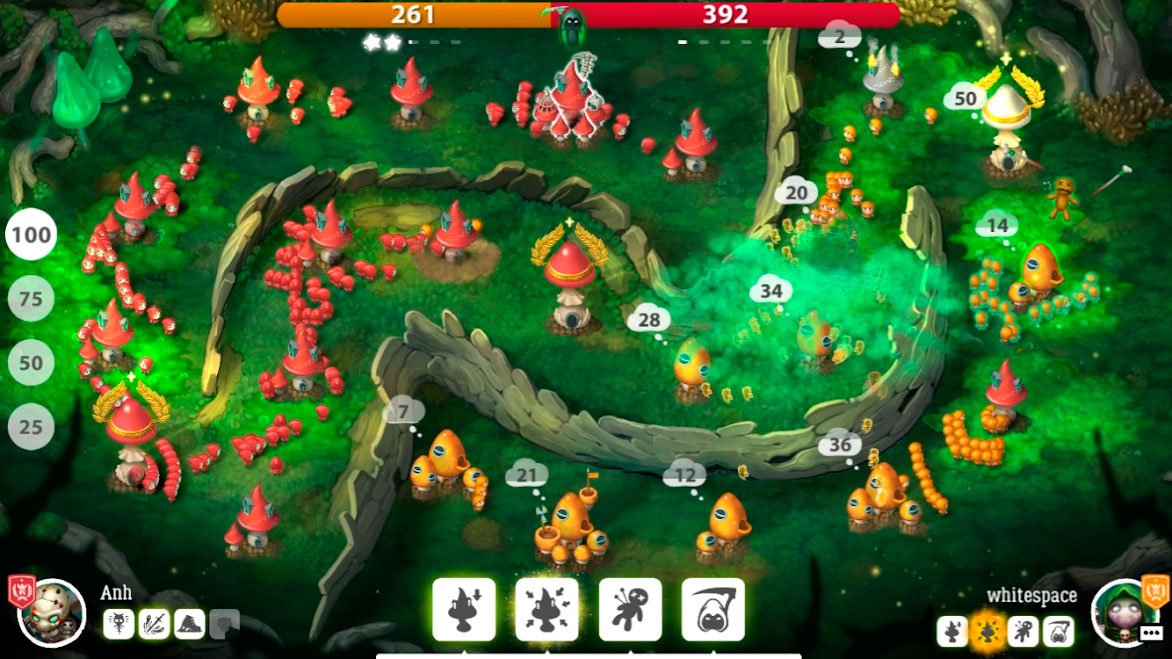Trigger the hooded reaper scythe skill
1172x659 pixels.
pos(713,609)
